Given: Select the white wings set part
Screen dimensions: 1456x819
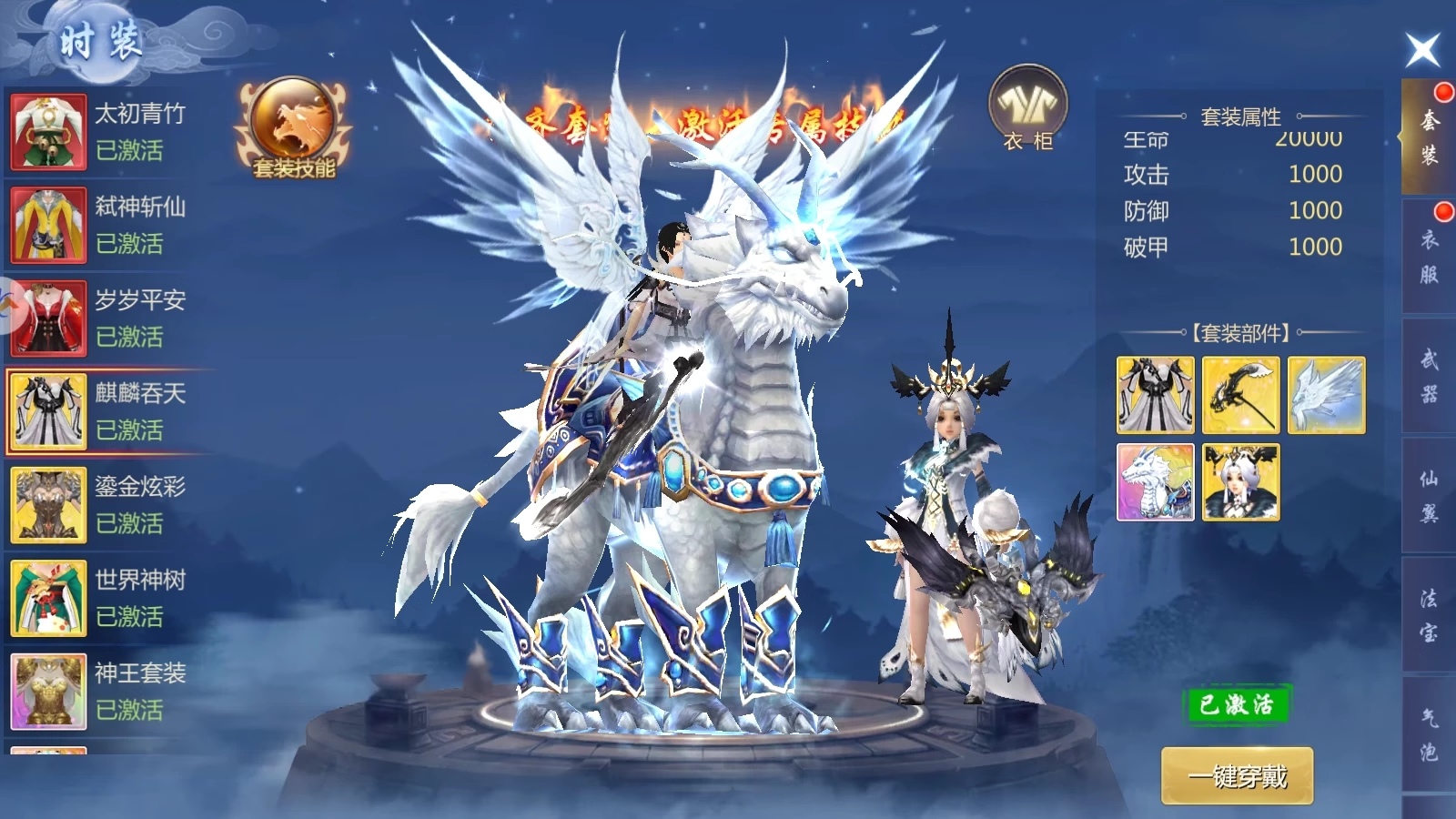Looking at the screenshot, I should point(1326,395).
